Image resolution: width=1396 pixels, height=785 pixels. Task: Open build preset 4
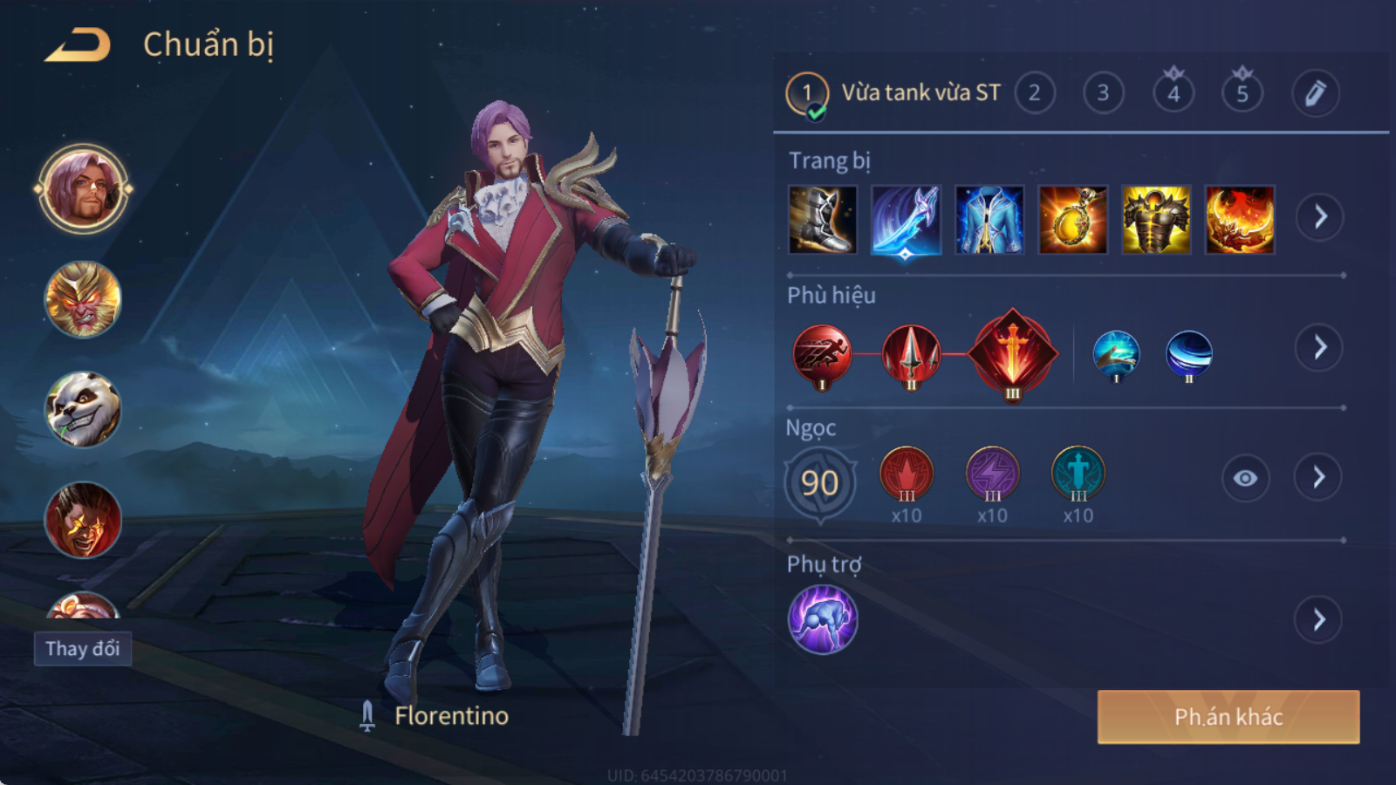pos(1173,94)
